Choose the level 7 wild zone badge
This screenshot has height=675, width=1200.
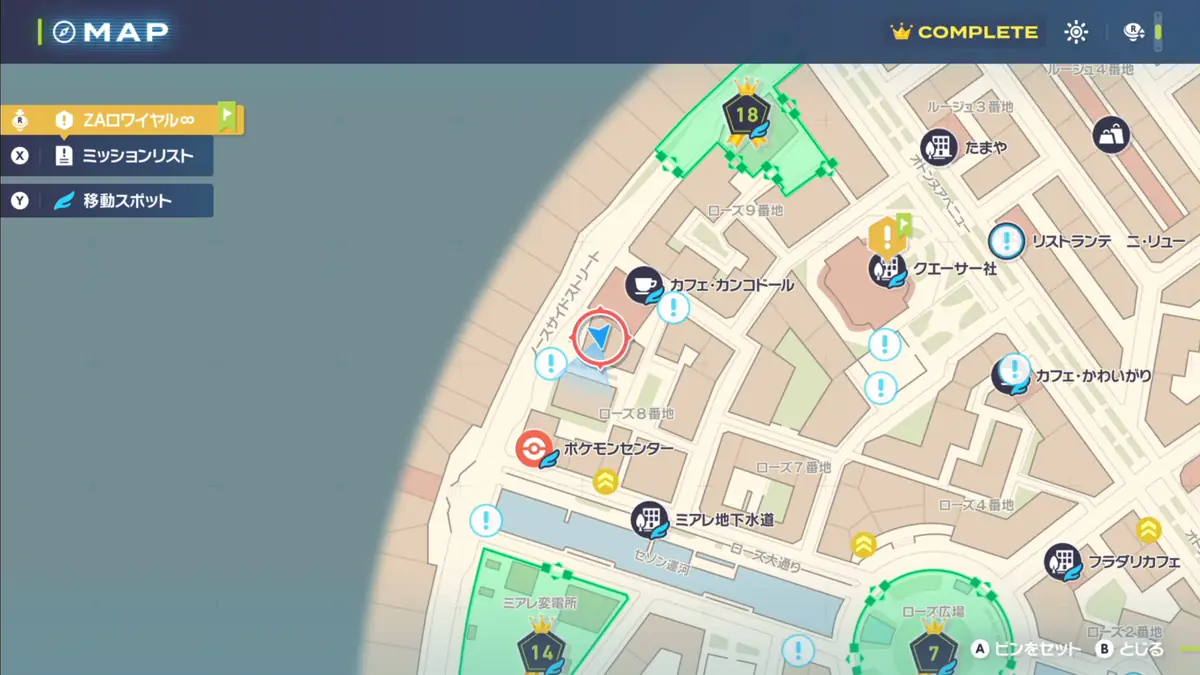pos(933,652)
